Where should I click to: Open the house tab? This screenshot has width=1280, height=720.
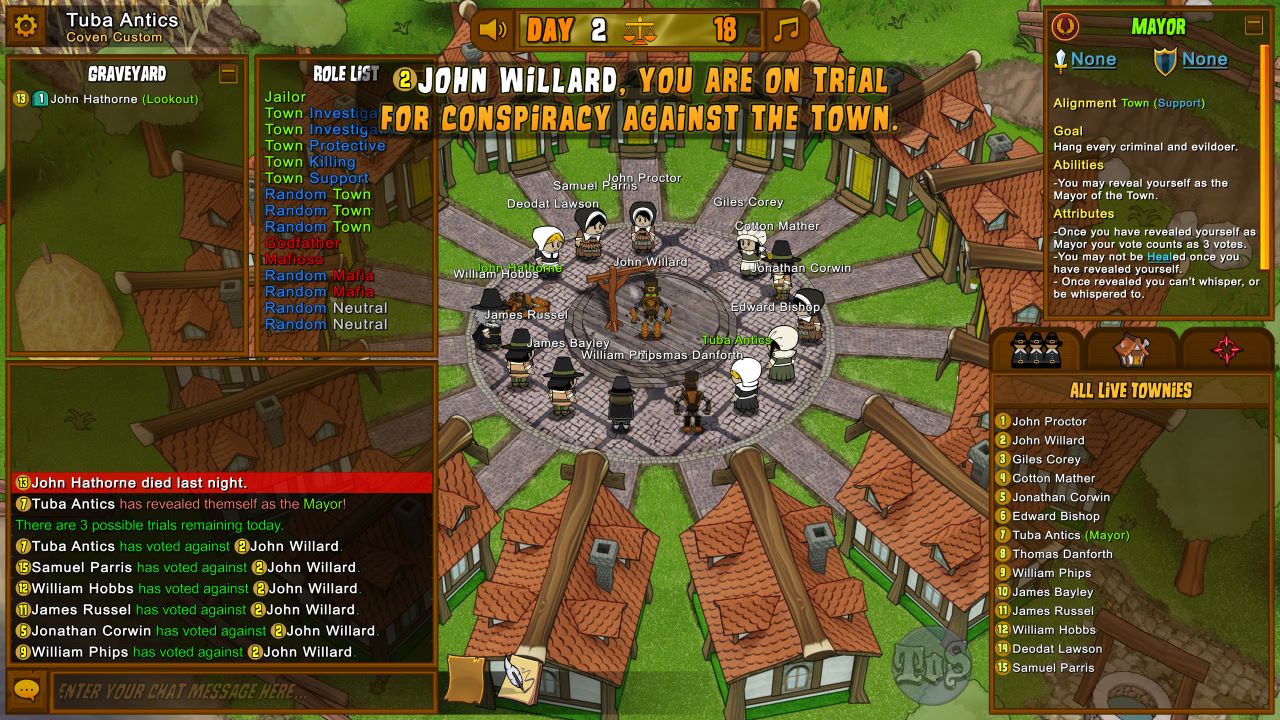(x=1132, y=349)
